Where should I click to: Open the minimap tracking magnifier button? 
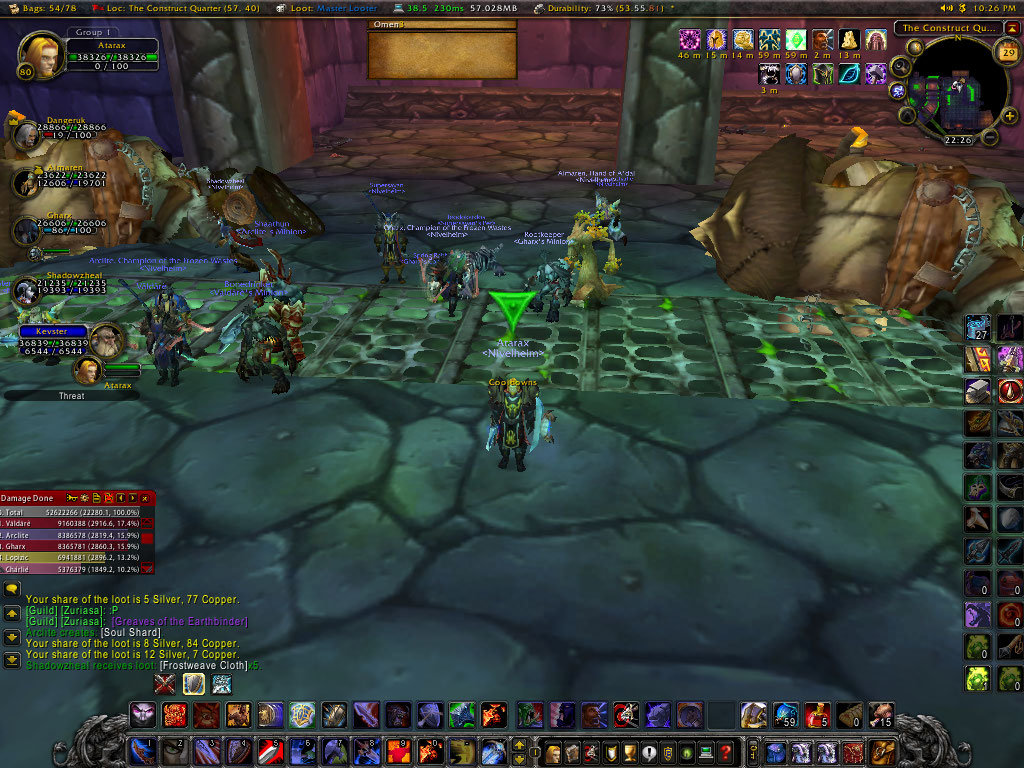coord(900,68)
